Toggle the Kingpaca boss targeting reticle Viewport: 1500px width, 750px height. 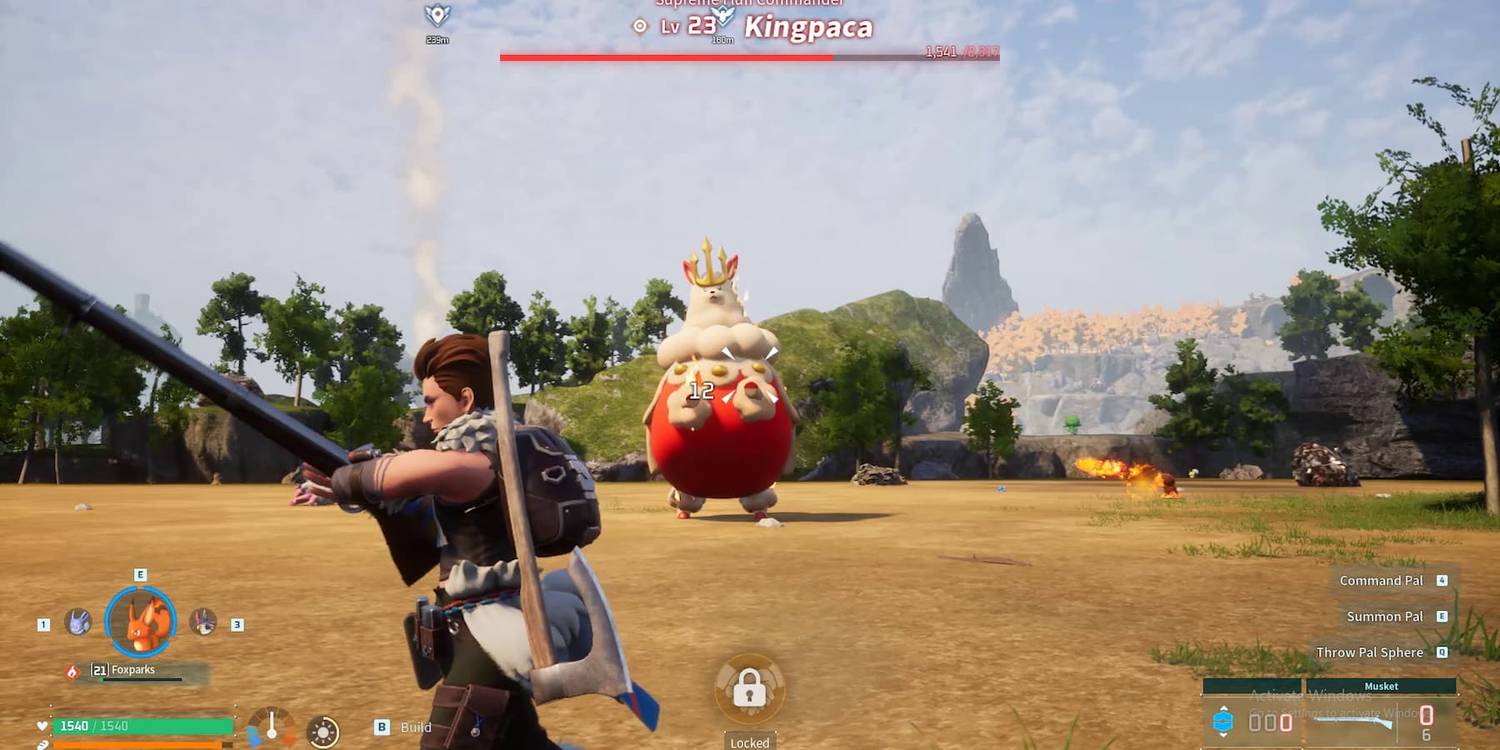point(637,28)
